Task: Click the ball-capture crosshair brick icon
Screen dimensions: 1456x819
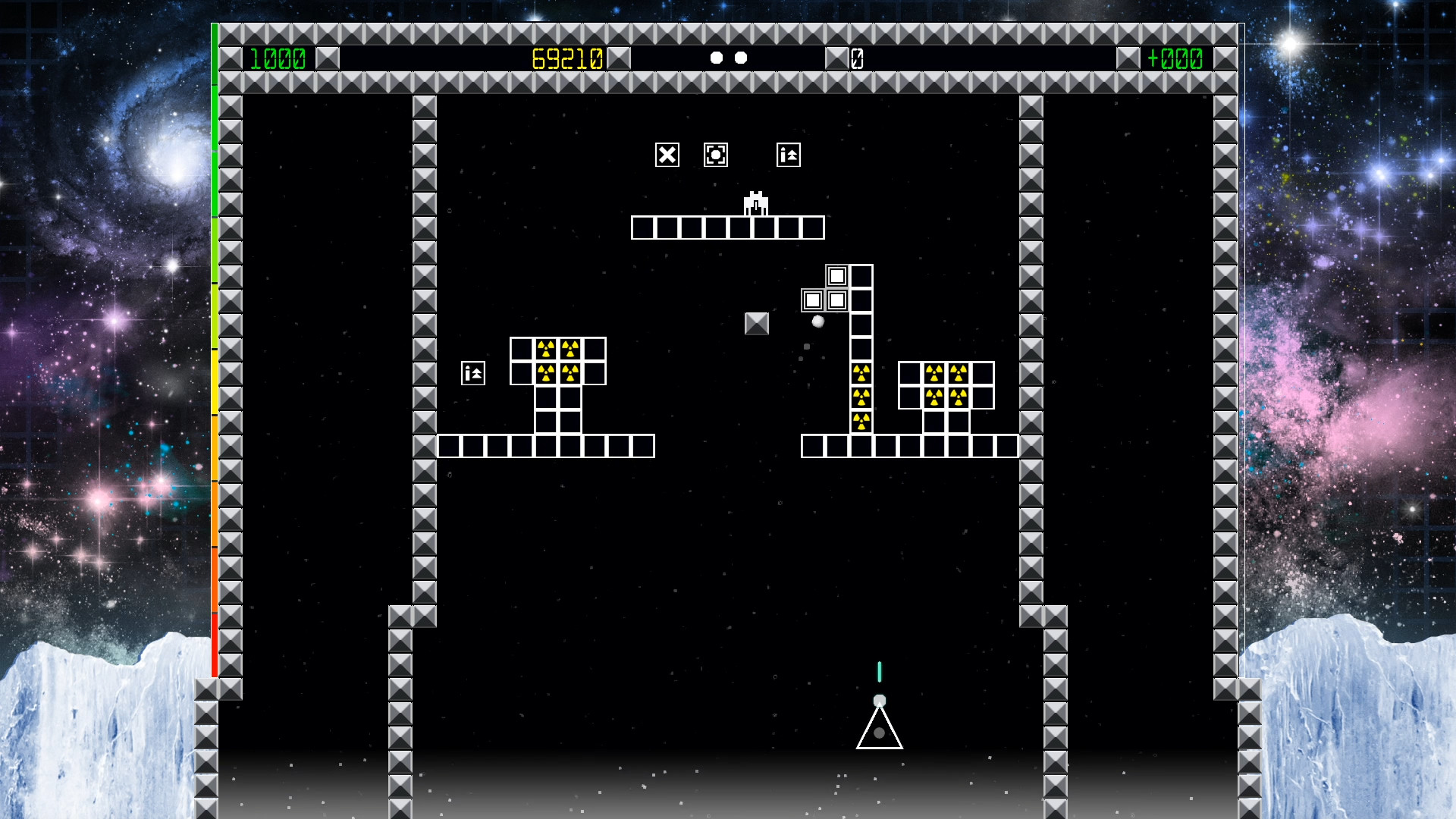Action: click(714, 154)
